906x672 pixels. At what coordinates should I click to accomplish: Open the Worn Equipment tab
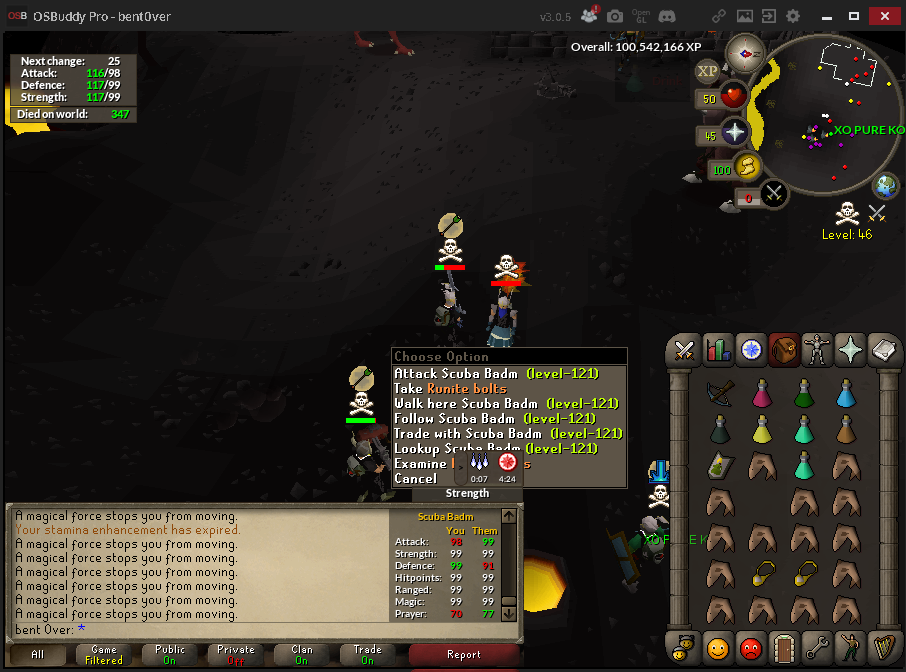(x=817, y=350)
